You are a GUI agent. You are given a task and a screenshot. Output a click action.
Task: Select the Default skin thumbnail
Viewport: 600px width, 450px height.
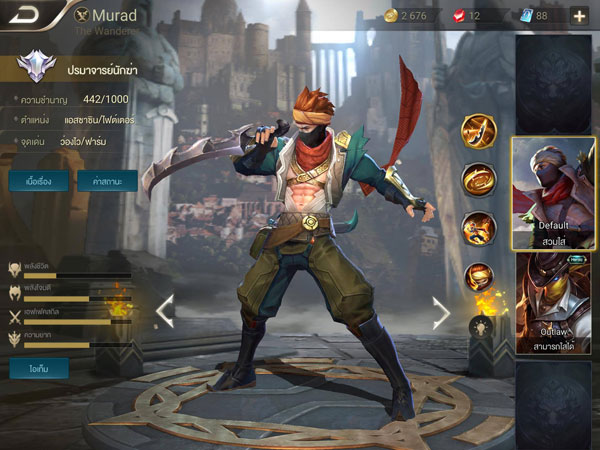(554, 192)
